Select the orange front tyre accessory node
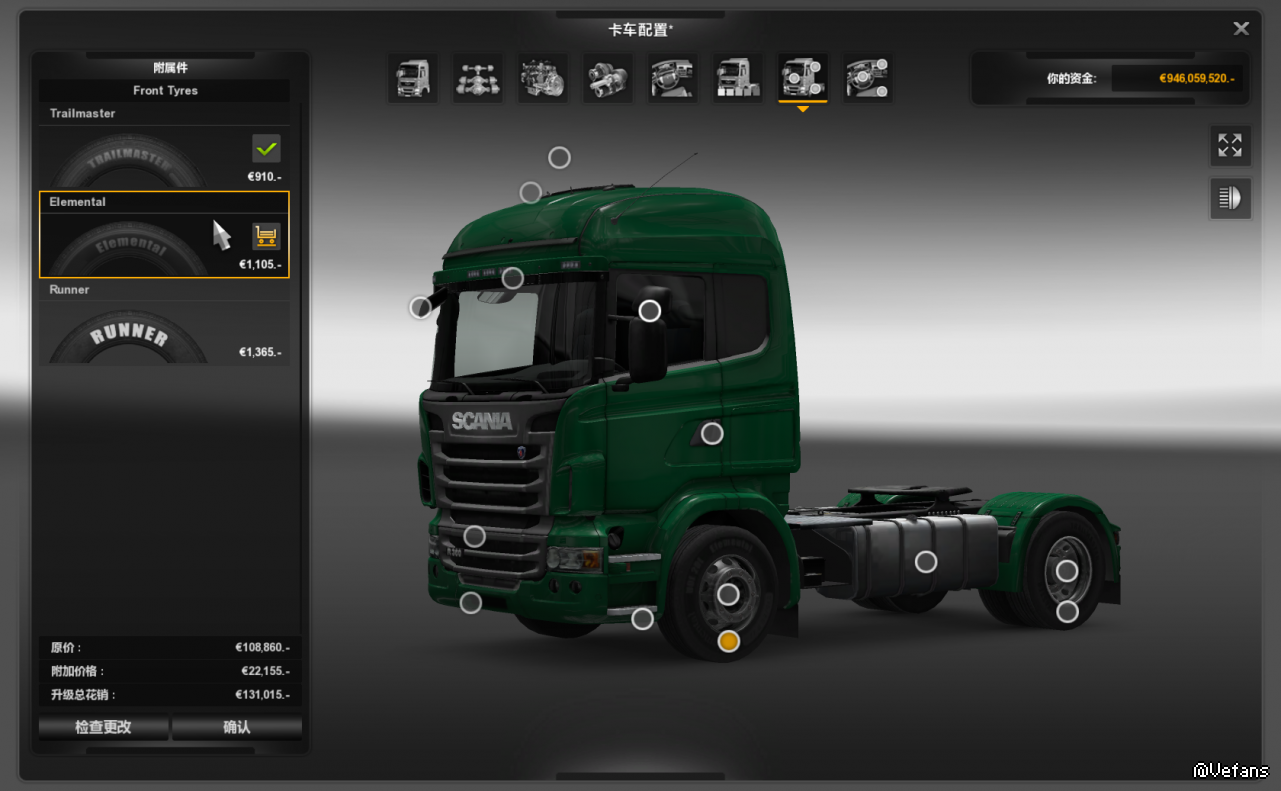The width and height of the screenshot is (1281, 791). 729,641
